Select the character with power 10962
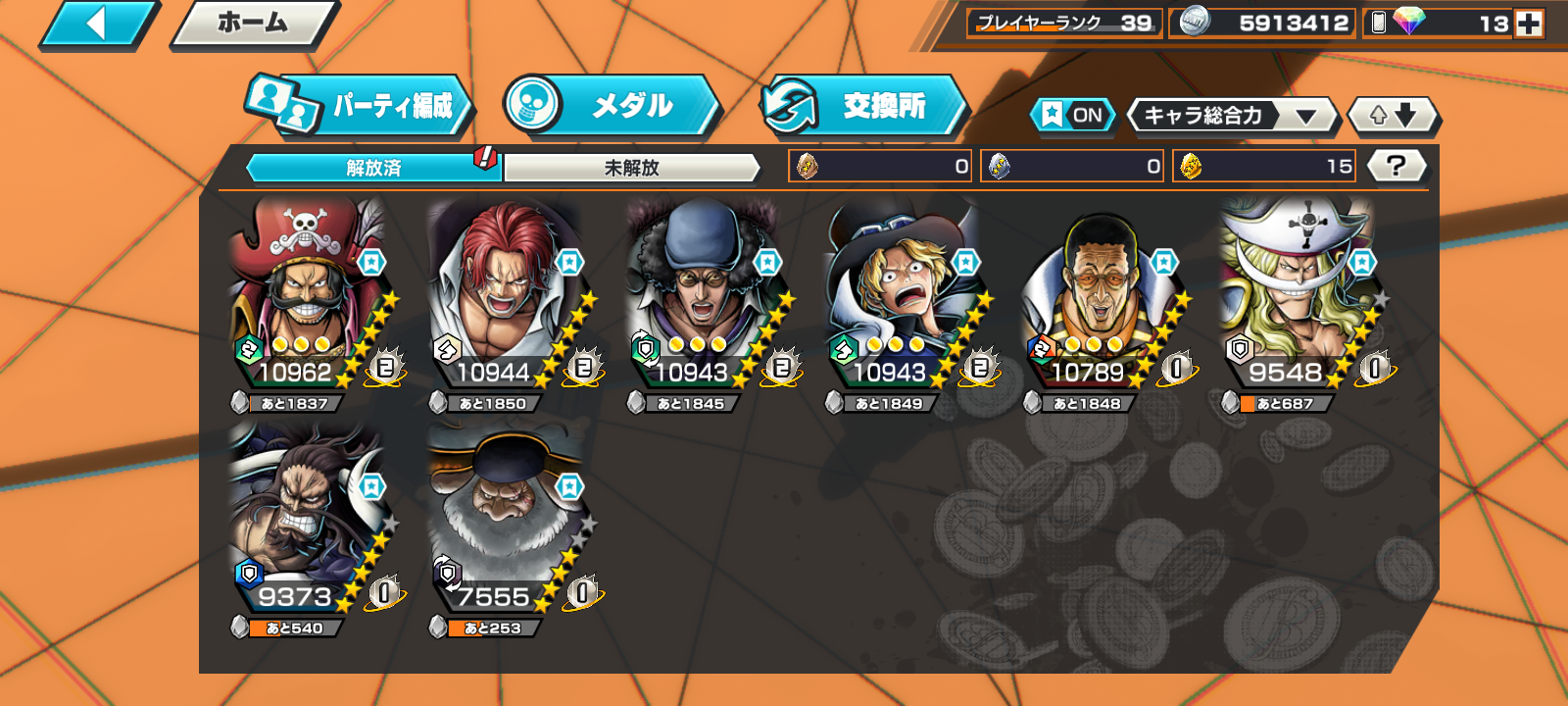This screenshot has width=1568, height=706. click(306, 294)
